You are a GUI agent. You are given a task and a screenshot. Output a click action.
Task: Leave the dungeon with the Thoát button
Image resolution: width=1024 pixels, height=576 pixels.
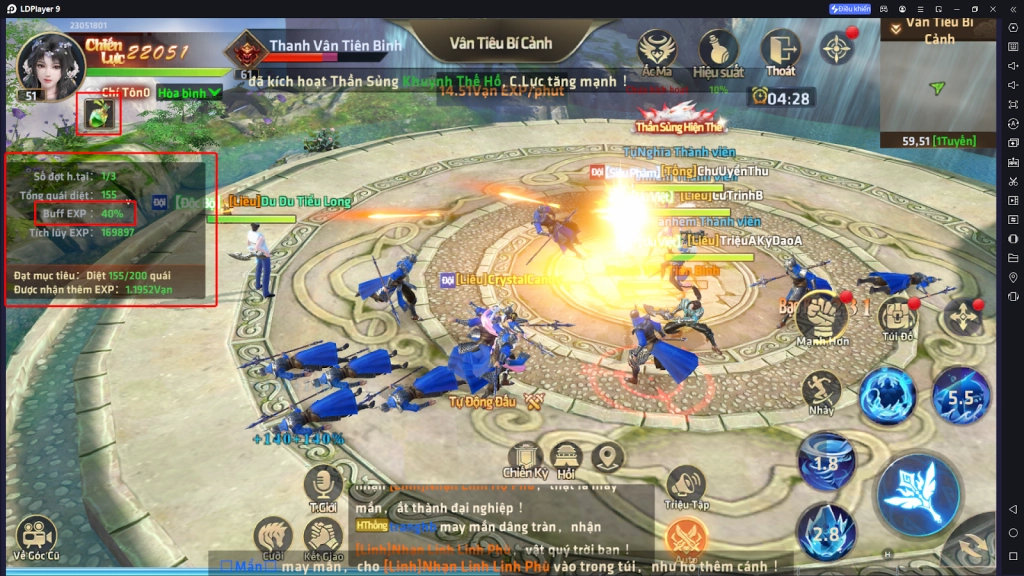(x=780, y=51)
